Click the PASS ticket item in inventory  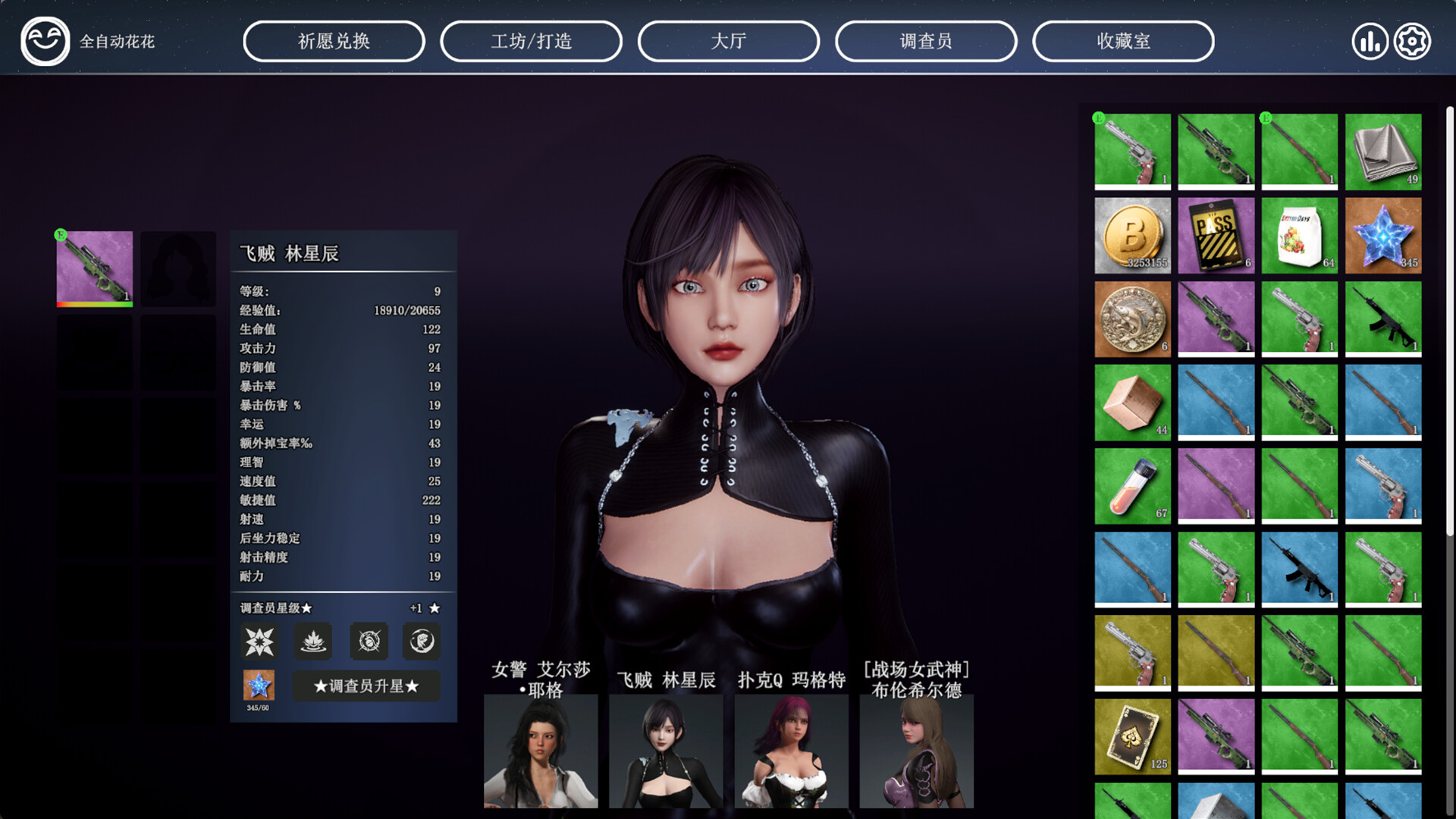click(1216, 235)
